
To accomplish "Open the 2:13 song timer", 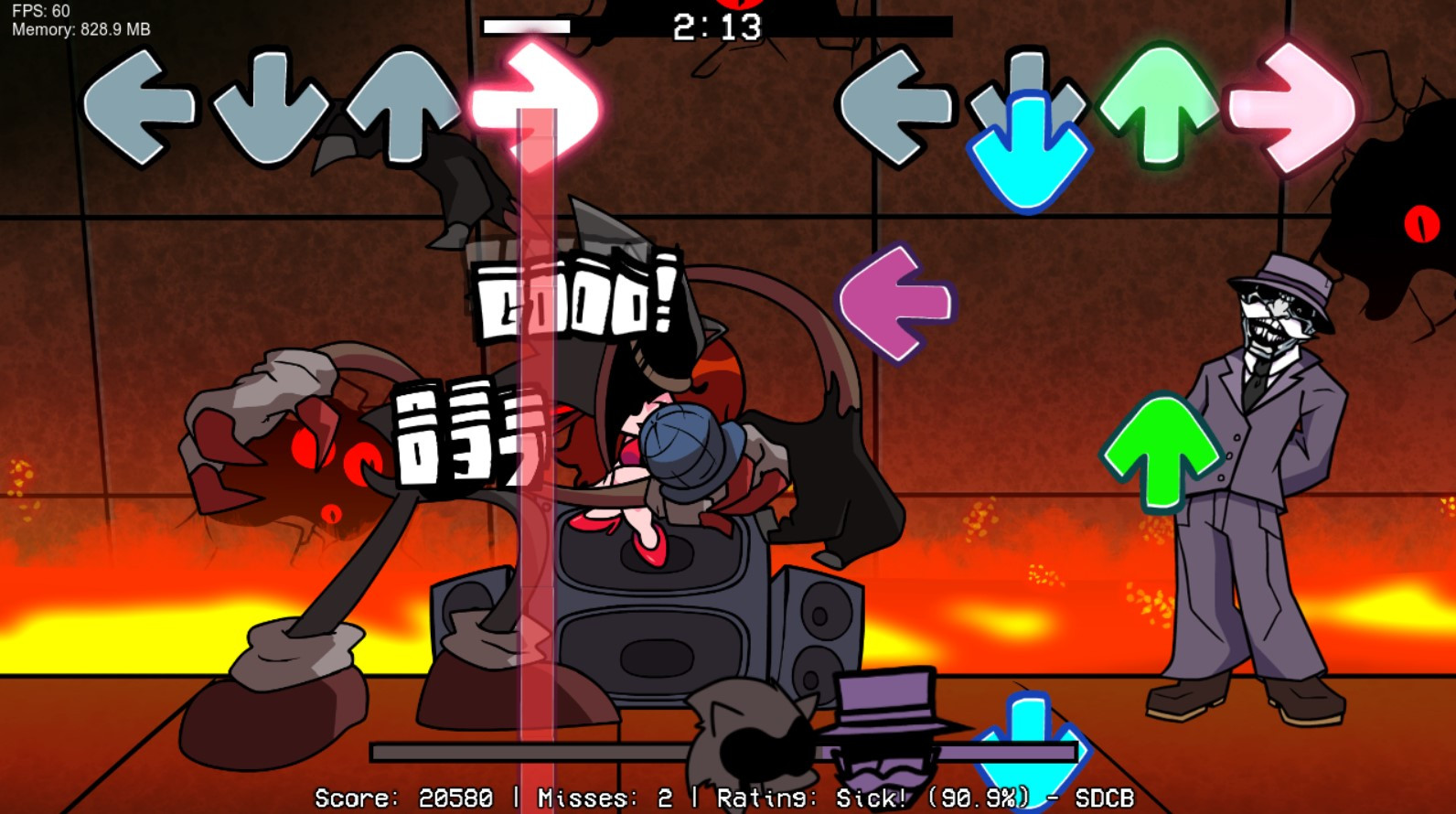I will pyautogui.click(x=719, y=25).
